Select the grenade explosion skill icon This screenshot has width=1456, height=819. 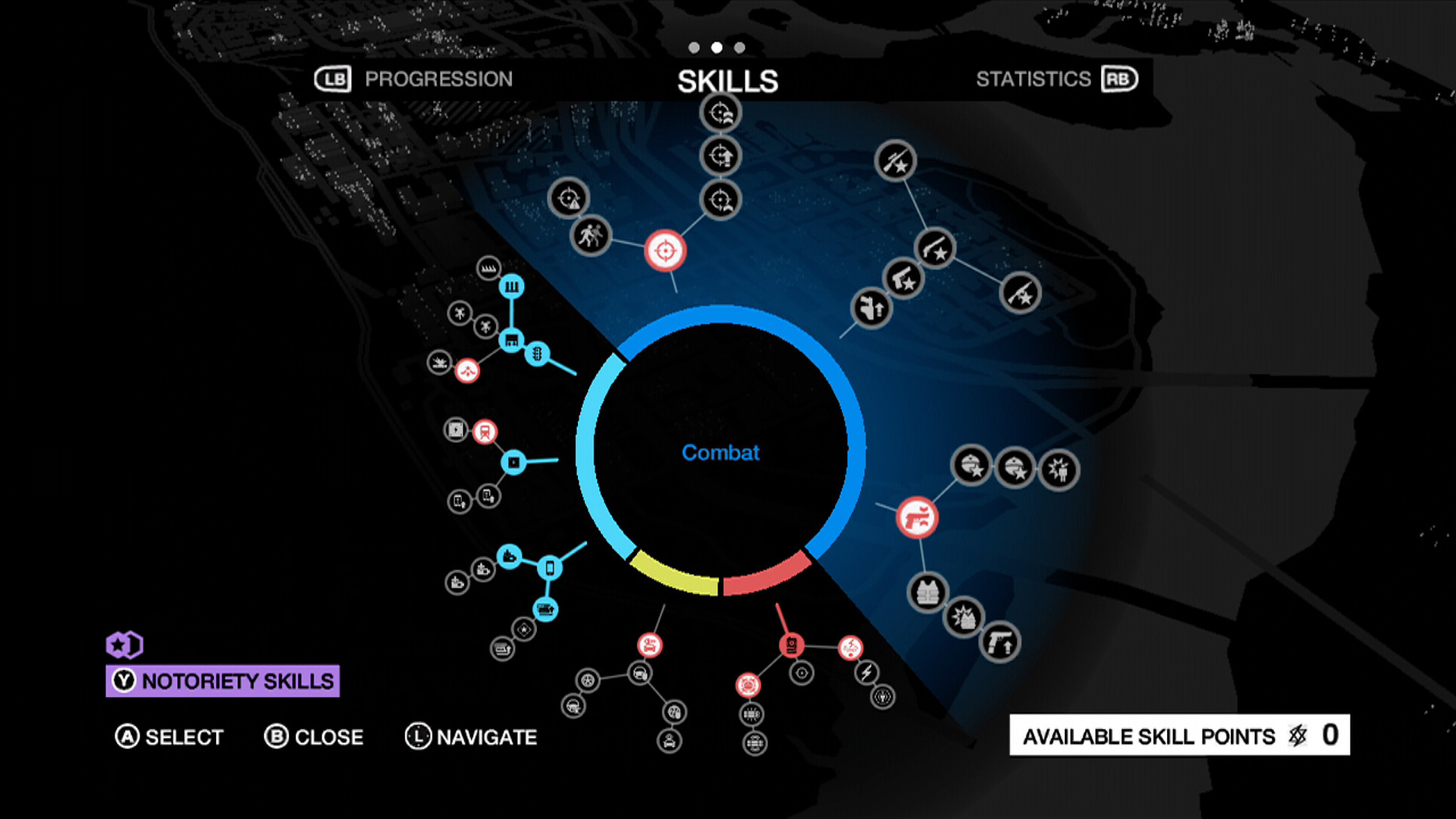tap(965, 617)
